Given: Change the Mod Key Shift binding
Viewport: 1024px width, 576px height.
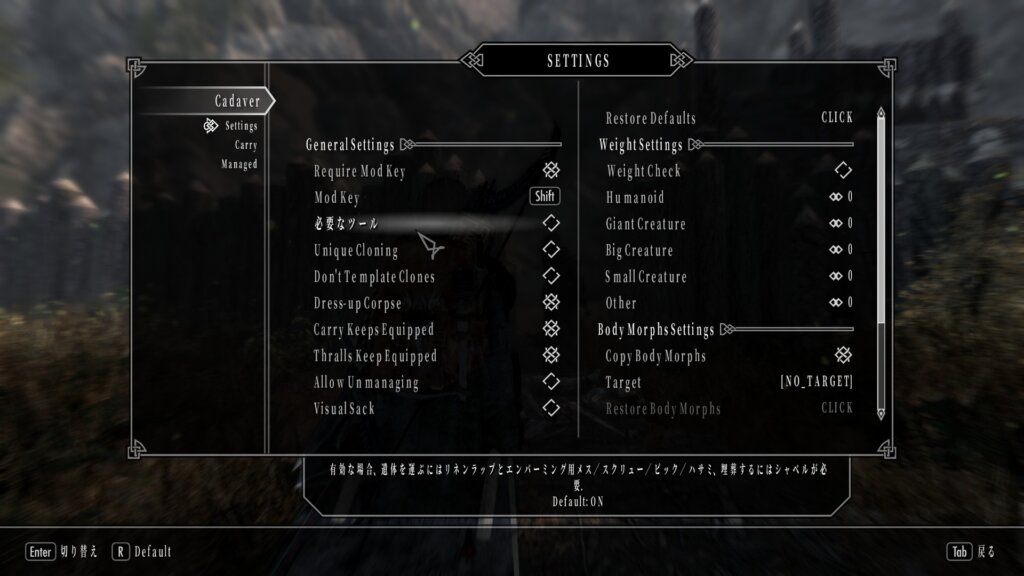Looking at the screenshot, I should click(544, 197).
